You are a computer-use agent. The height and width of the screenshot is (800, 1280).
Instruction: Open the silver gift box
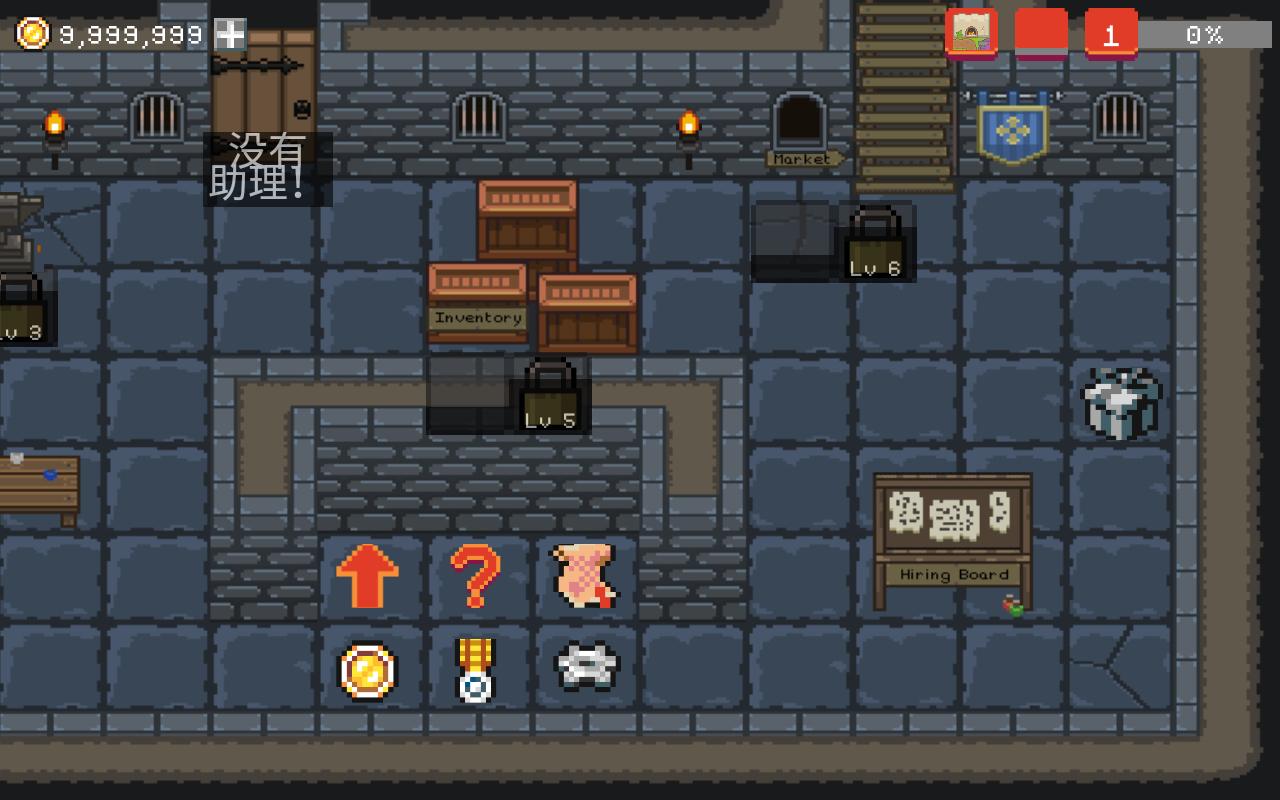coord(1122,403)
